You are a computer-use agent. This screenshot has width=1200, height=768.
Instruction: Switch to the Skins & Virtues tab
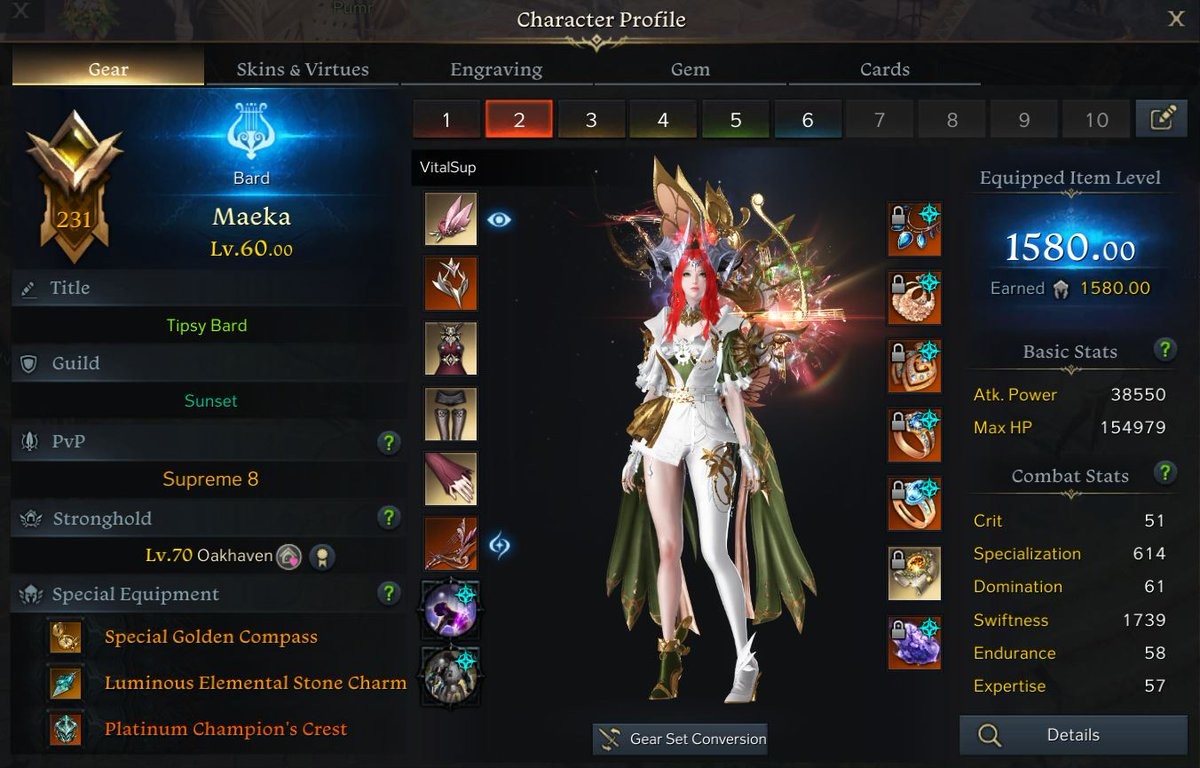302,69
